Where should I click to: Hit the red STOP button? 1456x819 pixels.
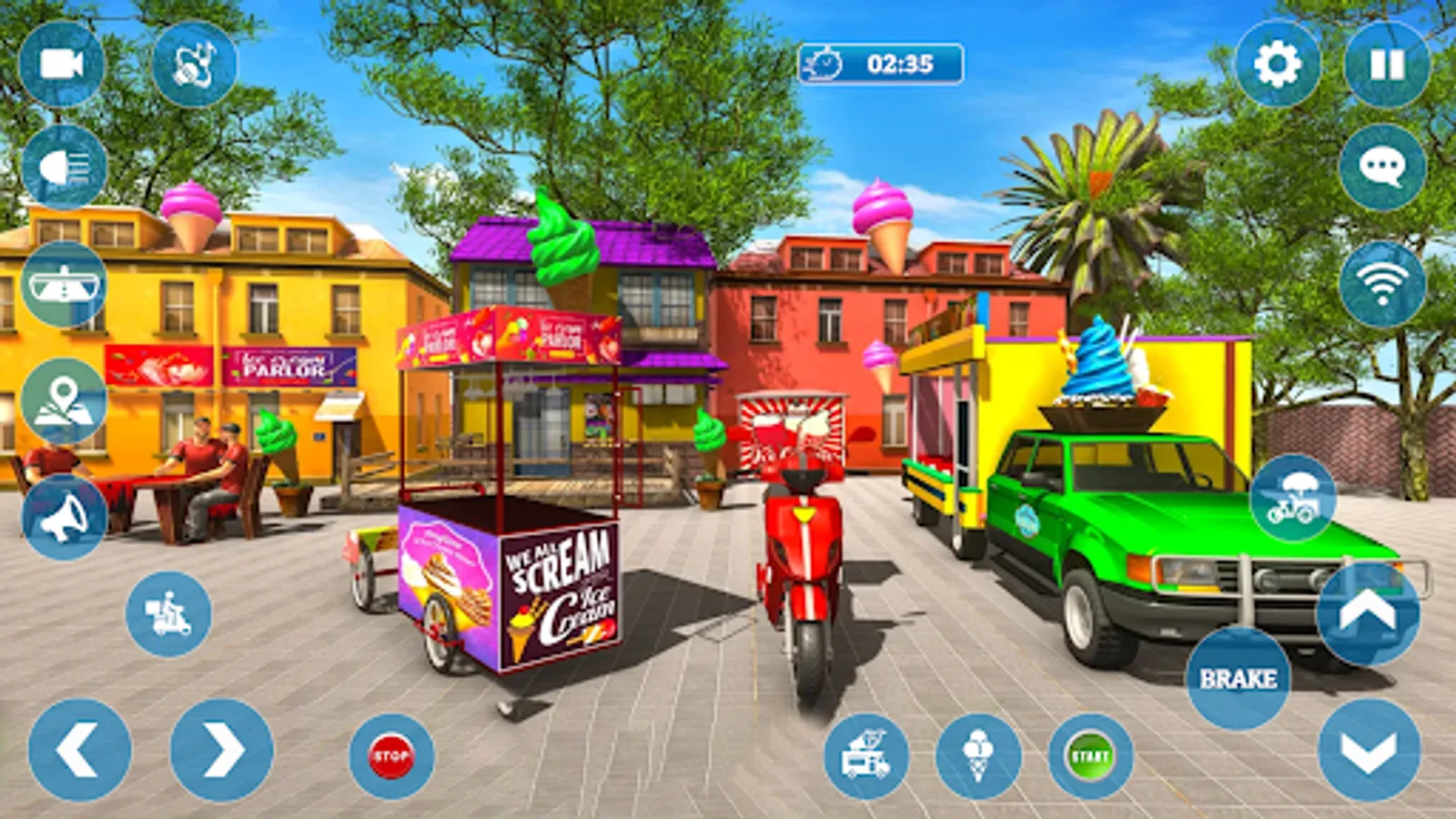coord(391,756)
